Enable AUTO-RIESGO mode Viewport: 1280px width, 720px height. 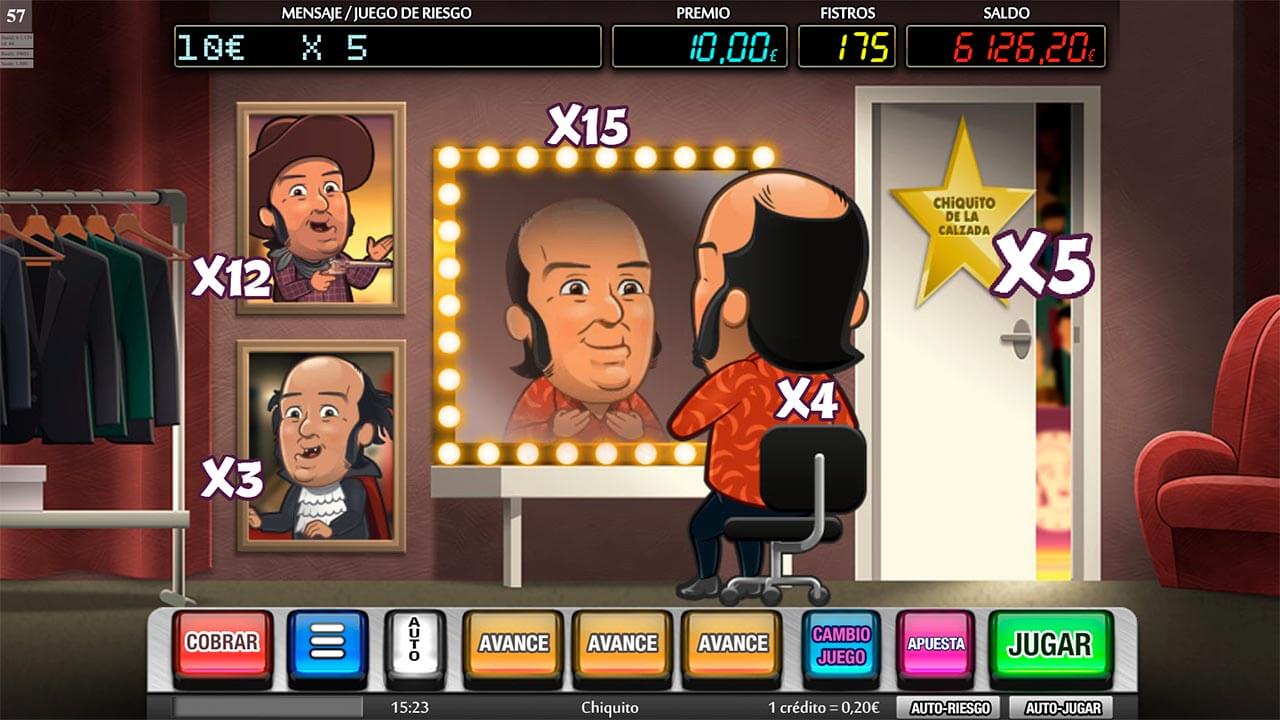point(949,708)
